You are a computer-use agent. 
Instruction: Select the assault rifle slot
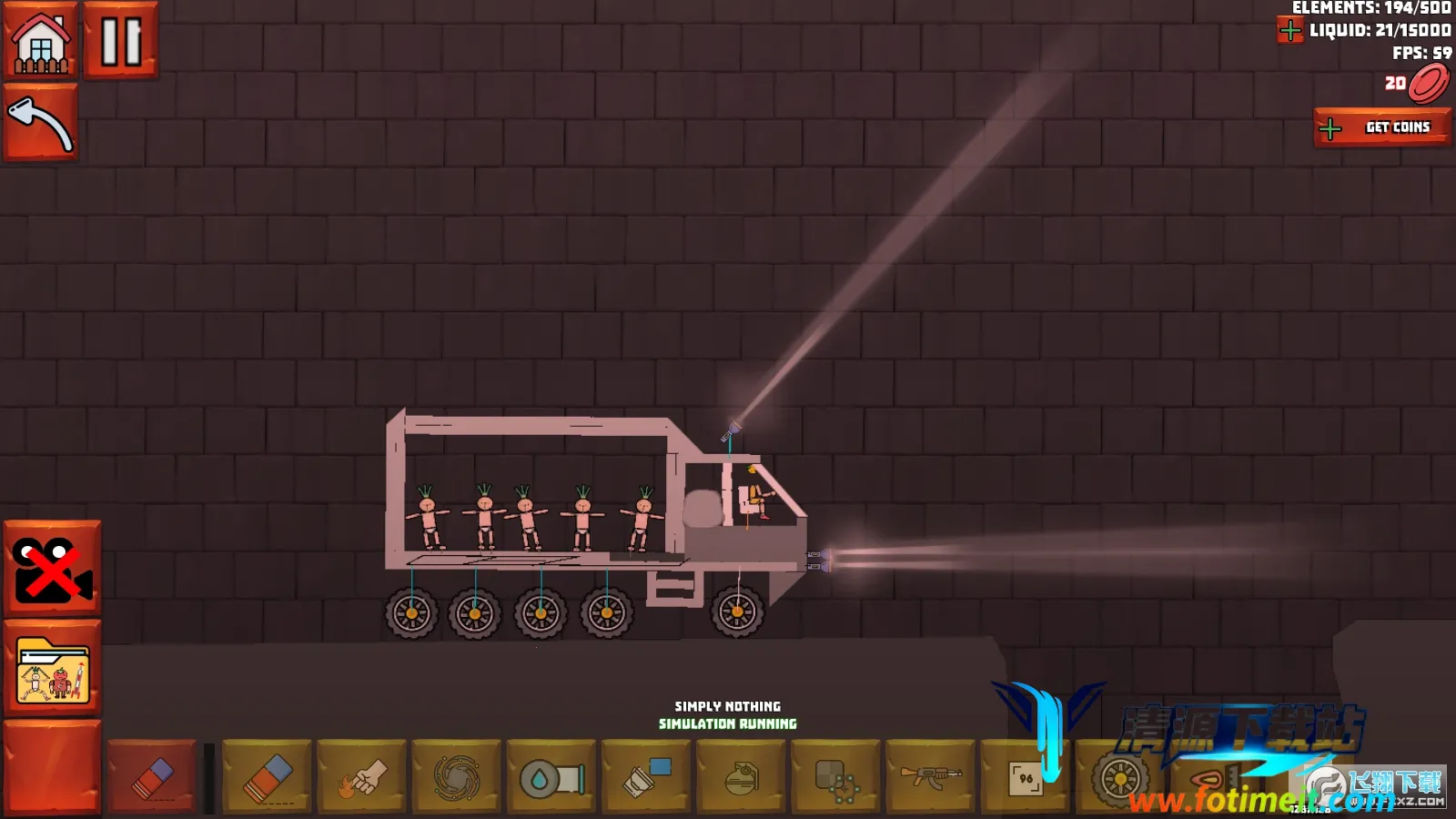930,776
